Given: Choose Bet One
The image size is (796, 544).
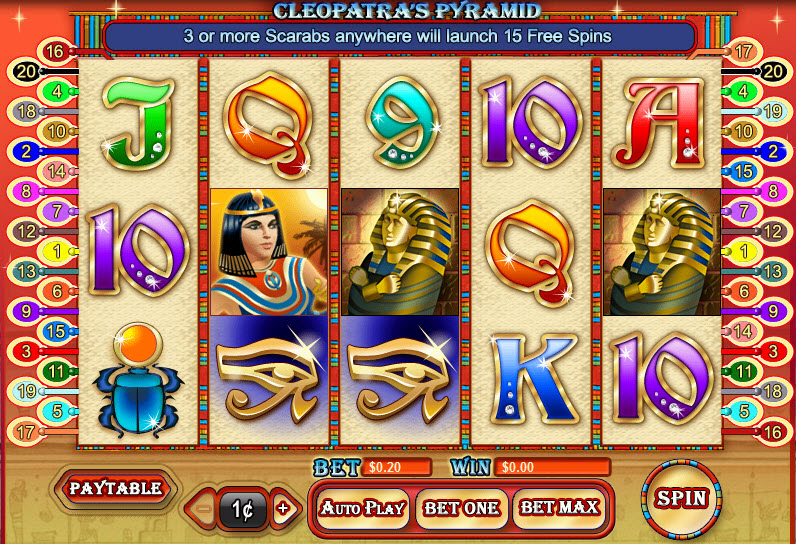Looking at the screenshot, I should 461,508.
